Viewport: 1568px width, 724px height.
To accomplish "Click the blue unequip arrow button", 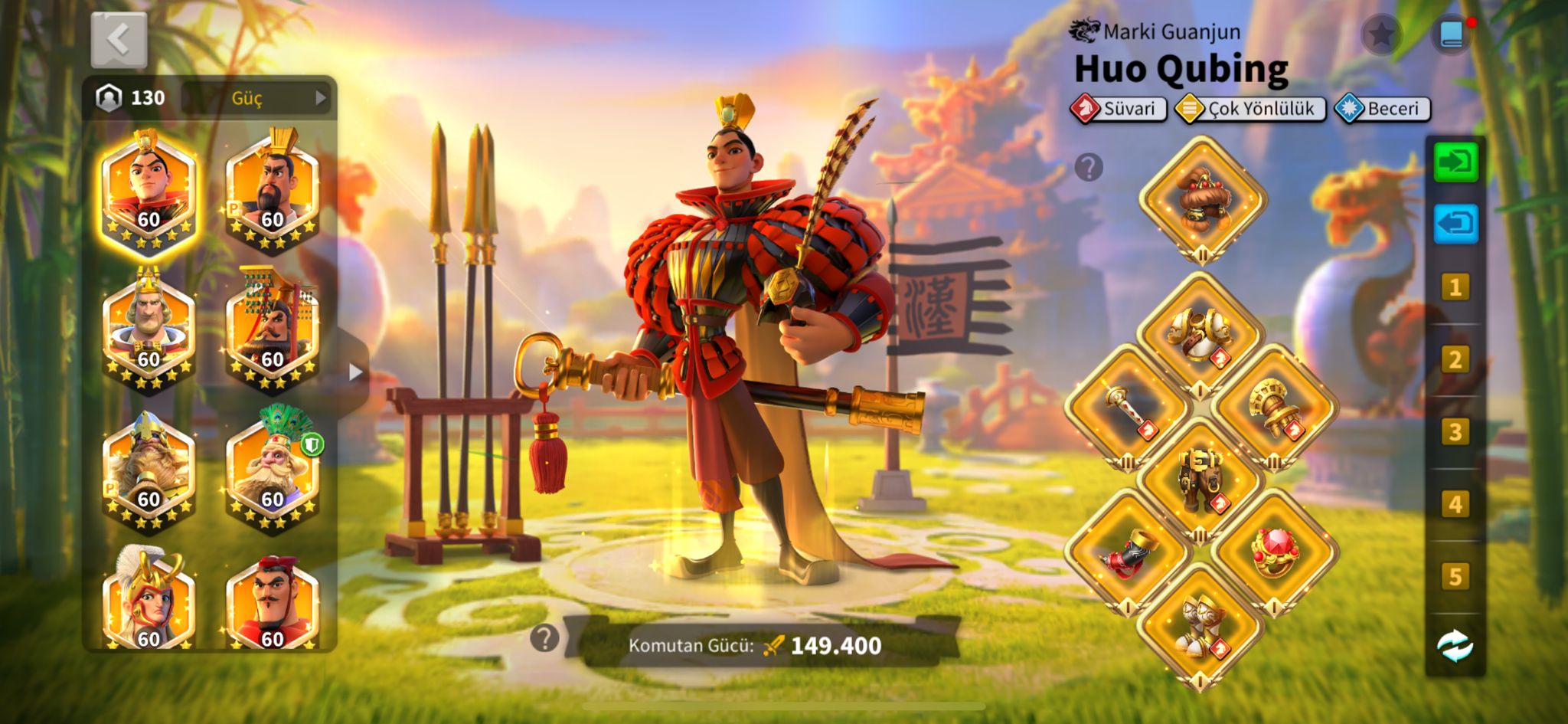I will 1455,224.
